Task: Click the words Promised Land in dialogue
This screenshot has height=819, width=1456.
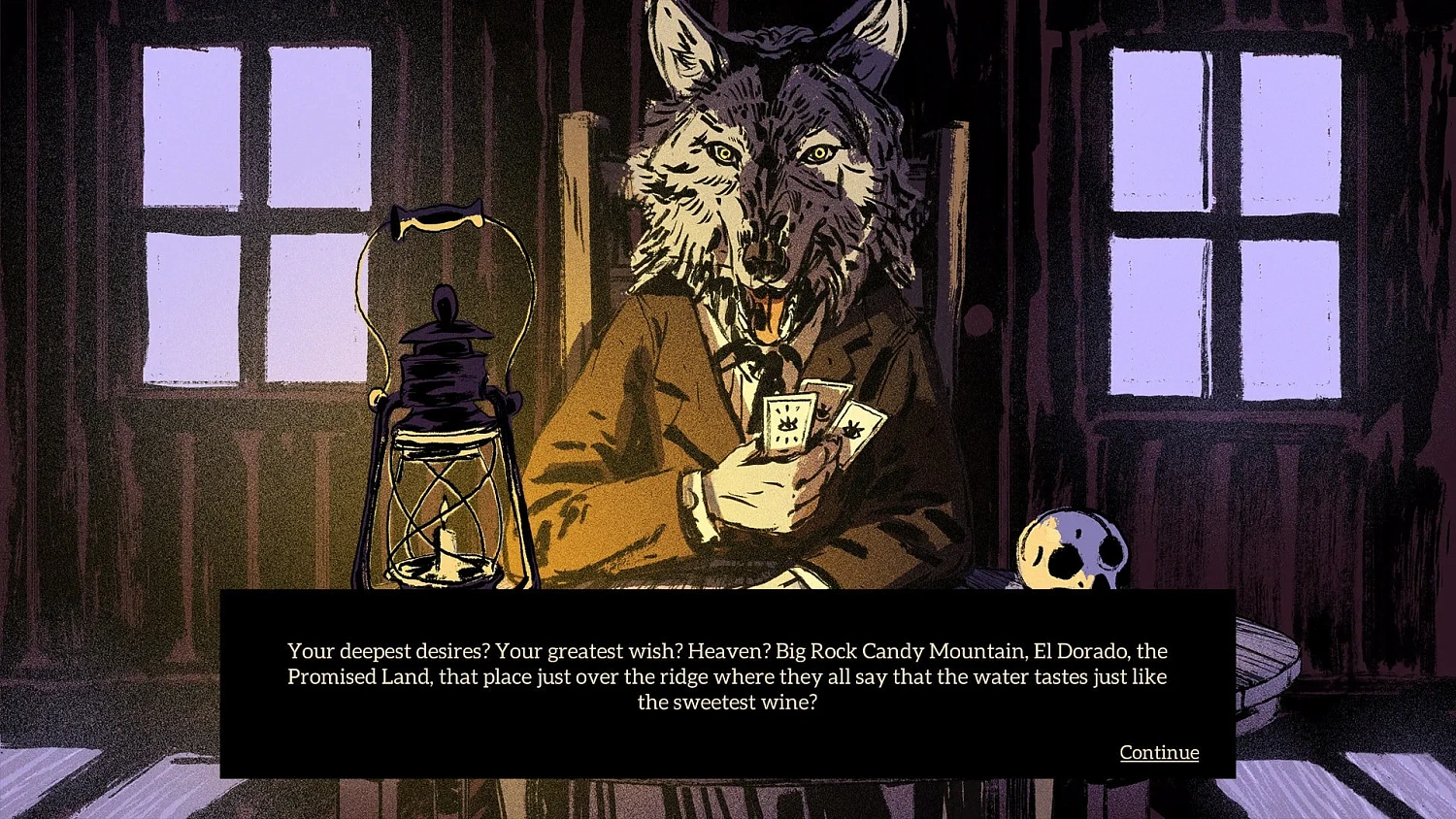Action: 361,677
